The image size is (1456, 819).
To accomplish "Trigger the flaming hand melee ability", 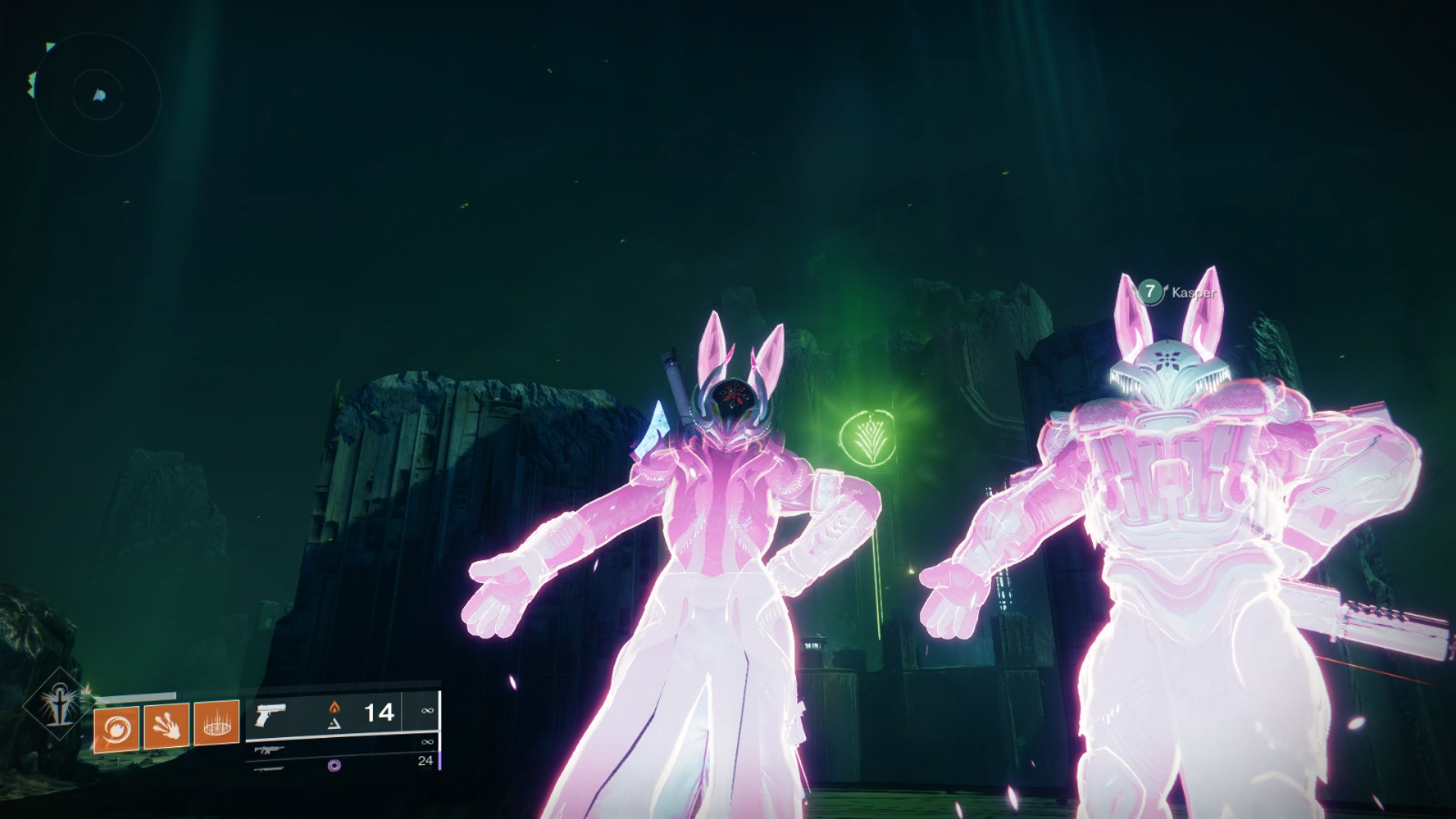I will pos(166,726).
